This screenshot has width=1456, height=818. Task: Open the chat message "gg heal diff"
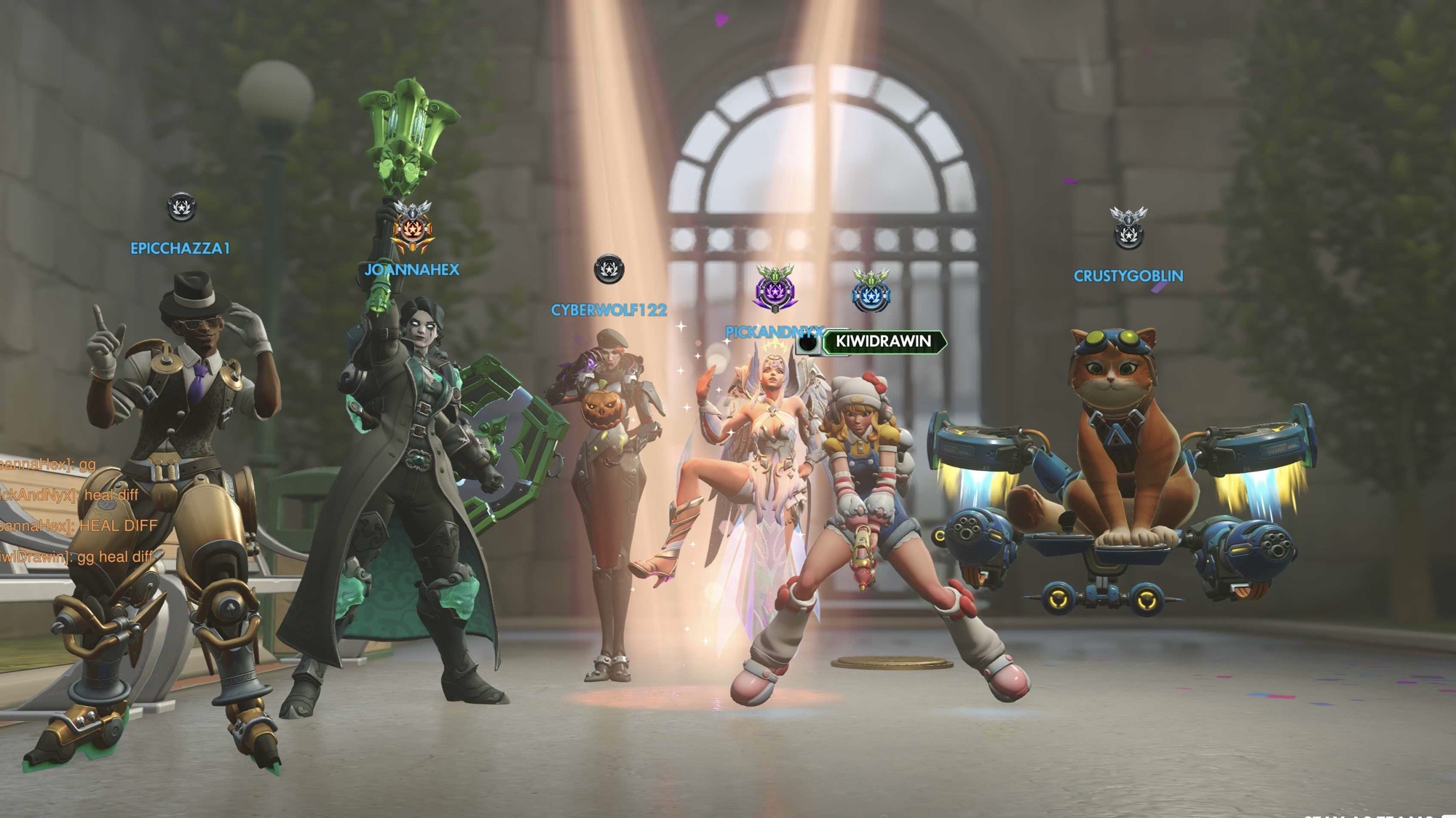click(76, 557)
